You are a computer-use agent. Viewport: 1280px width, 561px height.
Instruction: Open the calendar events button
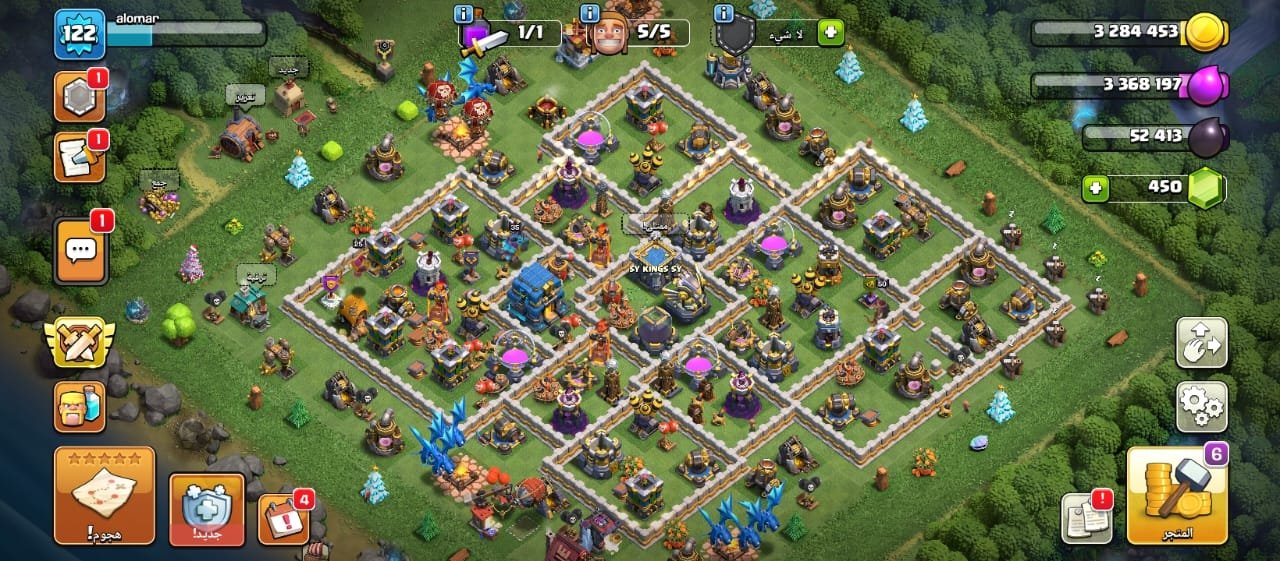point(282,520)
